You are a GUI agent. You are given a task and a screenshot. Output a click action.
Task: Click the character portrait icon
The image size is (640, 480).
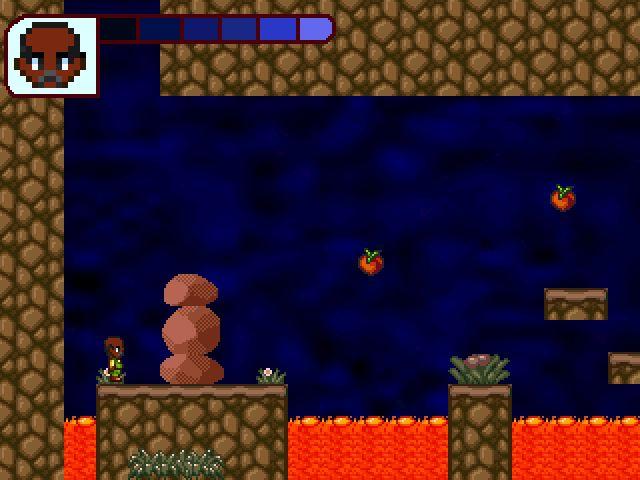[x=52, y=56]
